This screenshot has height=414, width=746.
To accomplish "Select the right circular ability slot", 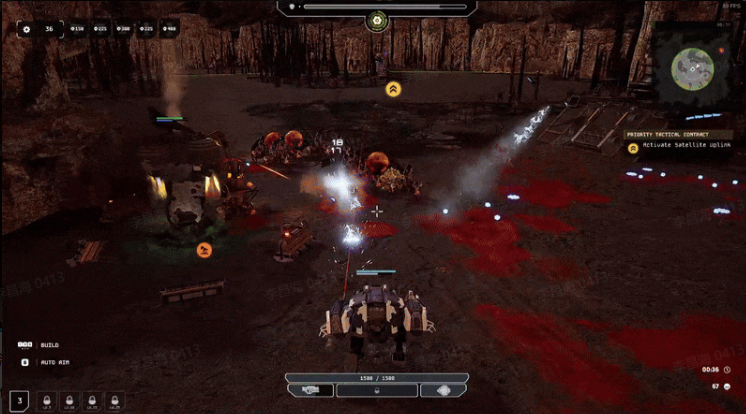I will (443, 390).
